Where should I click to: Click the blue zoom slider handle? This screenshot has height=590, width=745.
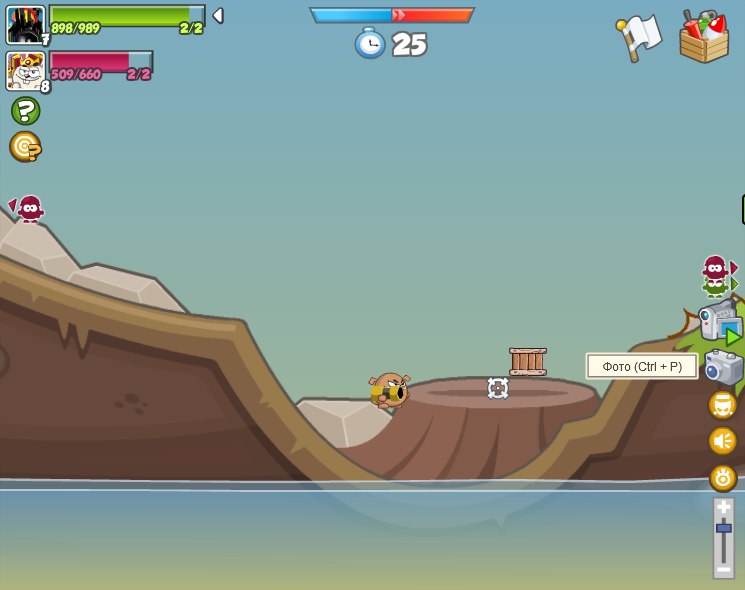tap(723, 527)
